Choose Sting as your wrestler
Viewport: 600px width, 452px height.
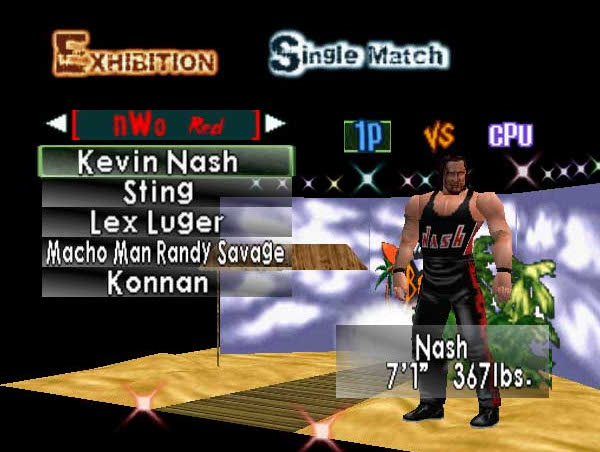click(166, 191)
